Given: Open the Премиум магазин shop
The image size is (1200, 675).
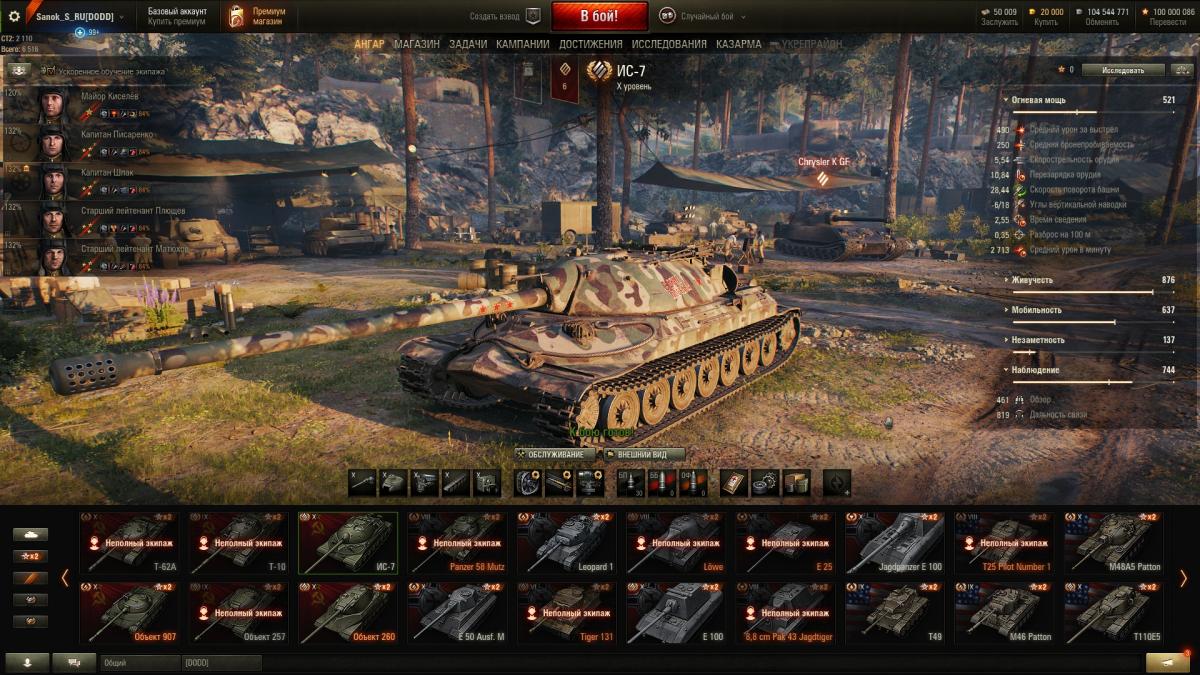Looking at the screenshot, I should pos(253,16).
